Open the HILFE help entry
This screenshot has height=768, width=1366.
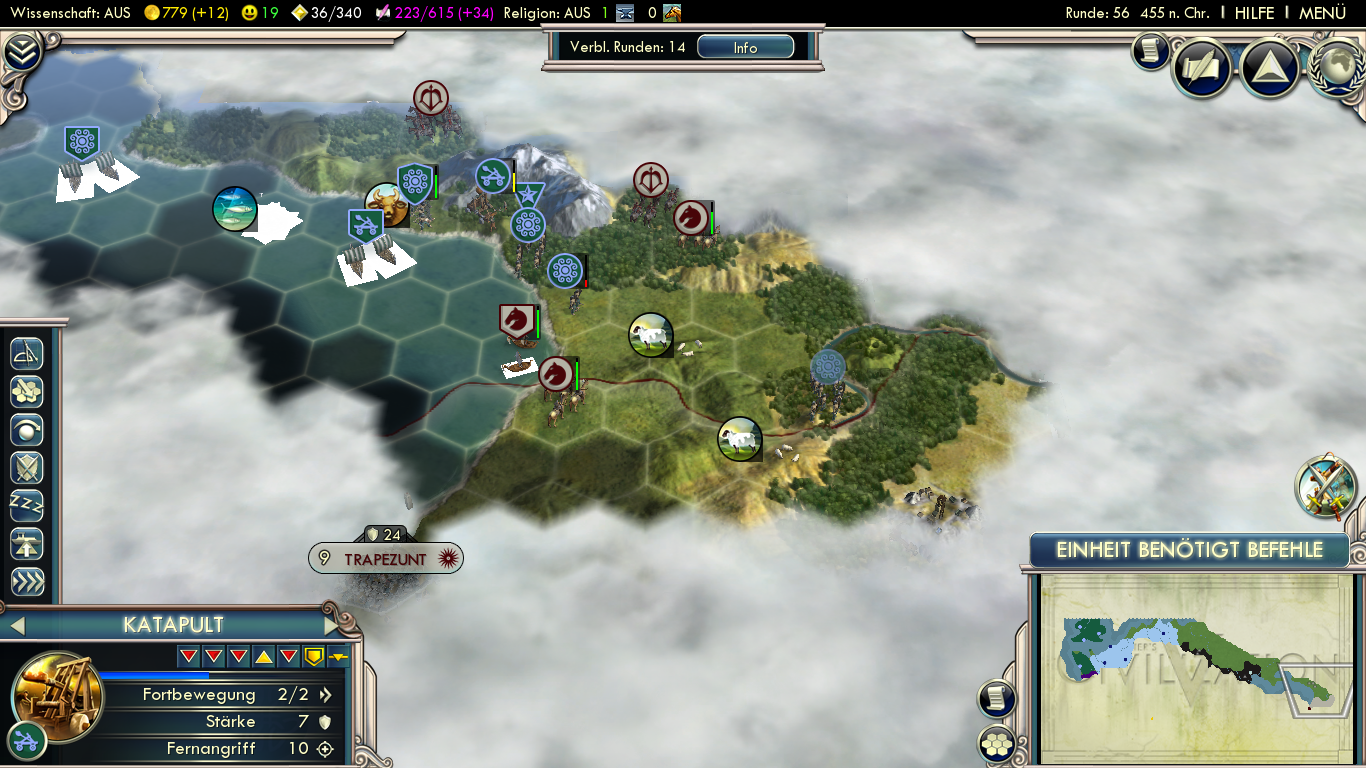pos(1254,13)
